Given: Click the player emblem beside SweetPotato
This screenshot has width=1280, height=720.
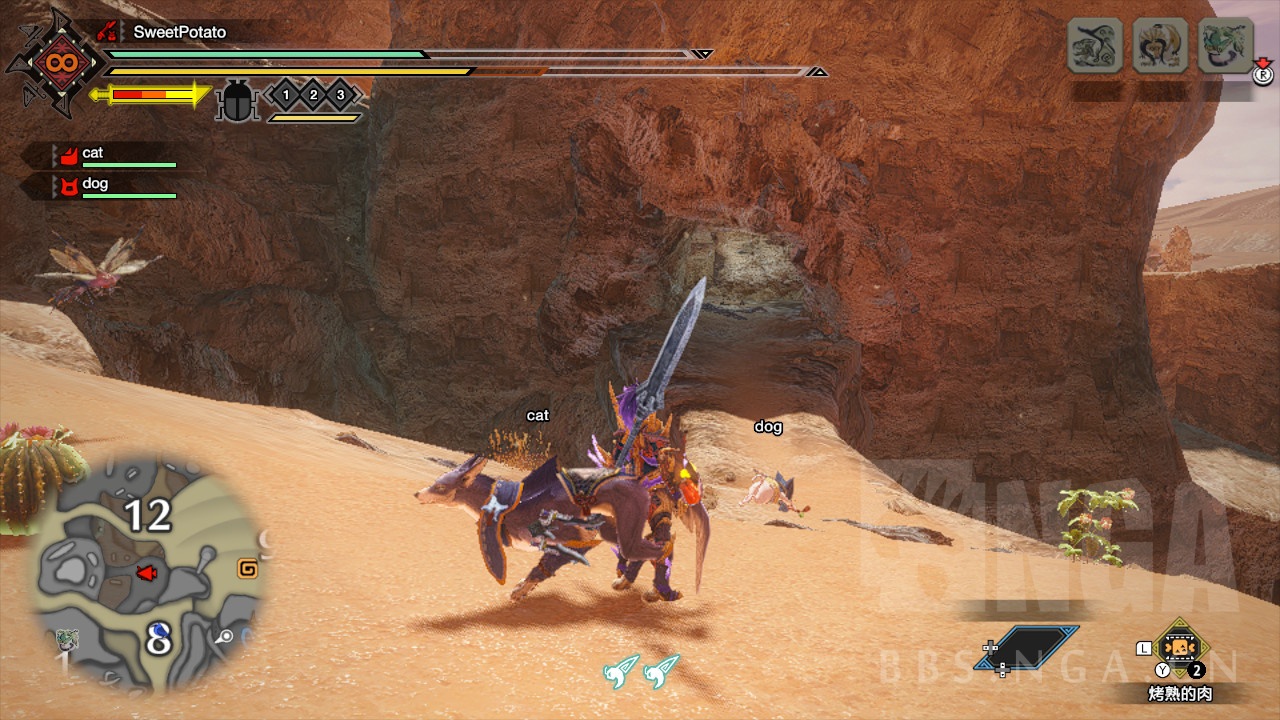Looking at the screenshot, I should [55, 62].
